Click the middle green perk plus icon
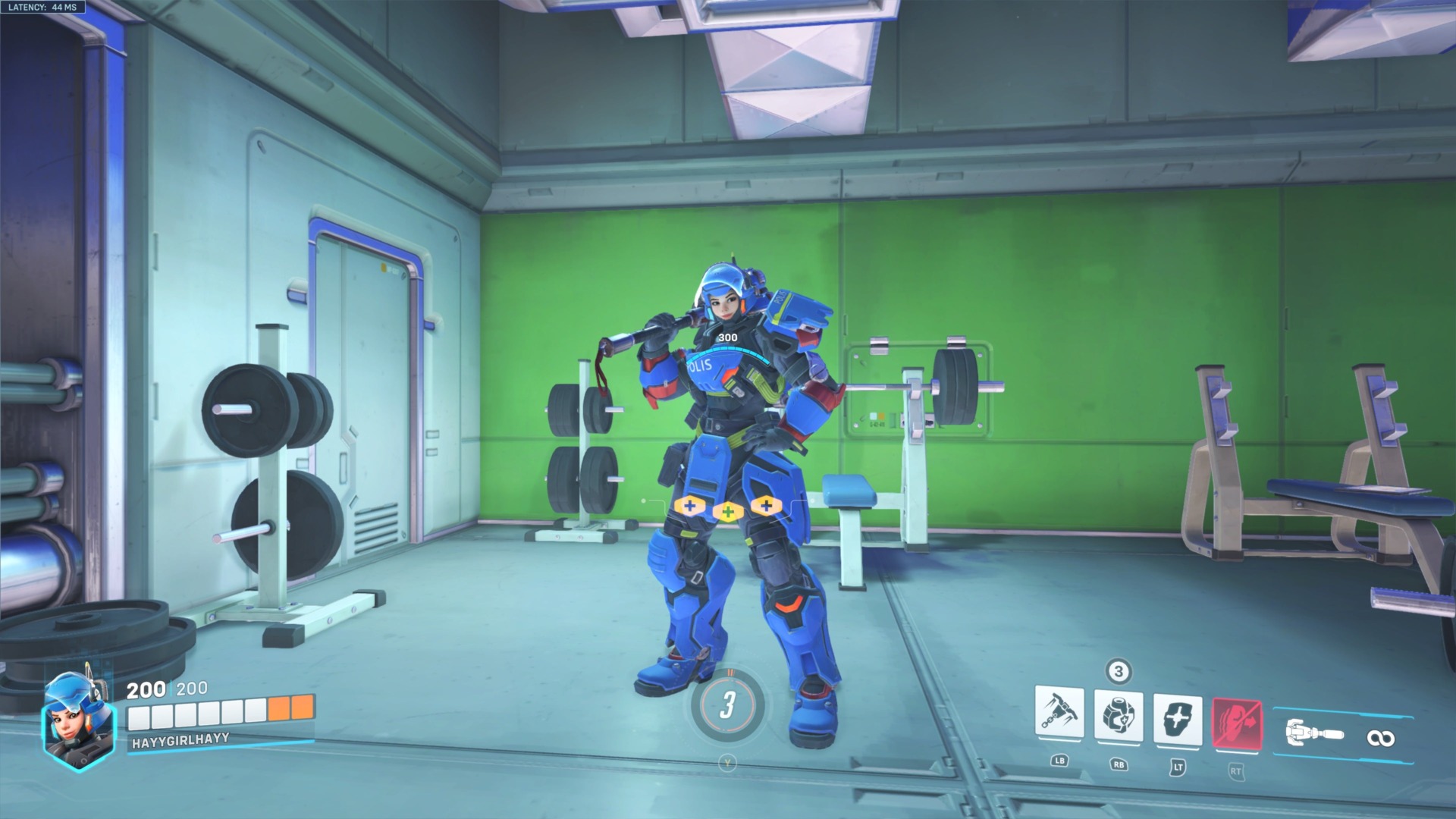Screen dimensions: 1456x819 click(729, 511)
